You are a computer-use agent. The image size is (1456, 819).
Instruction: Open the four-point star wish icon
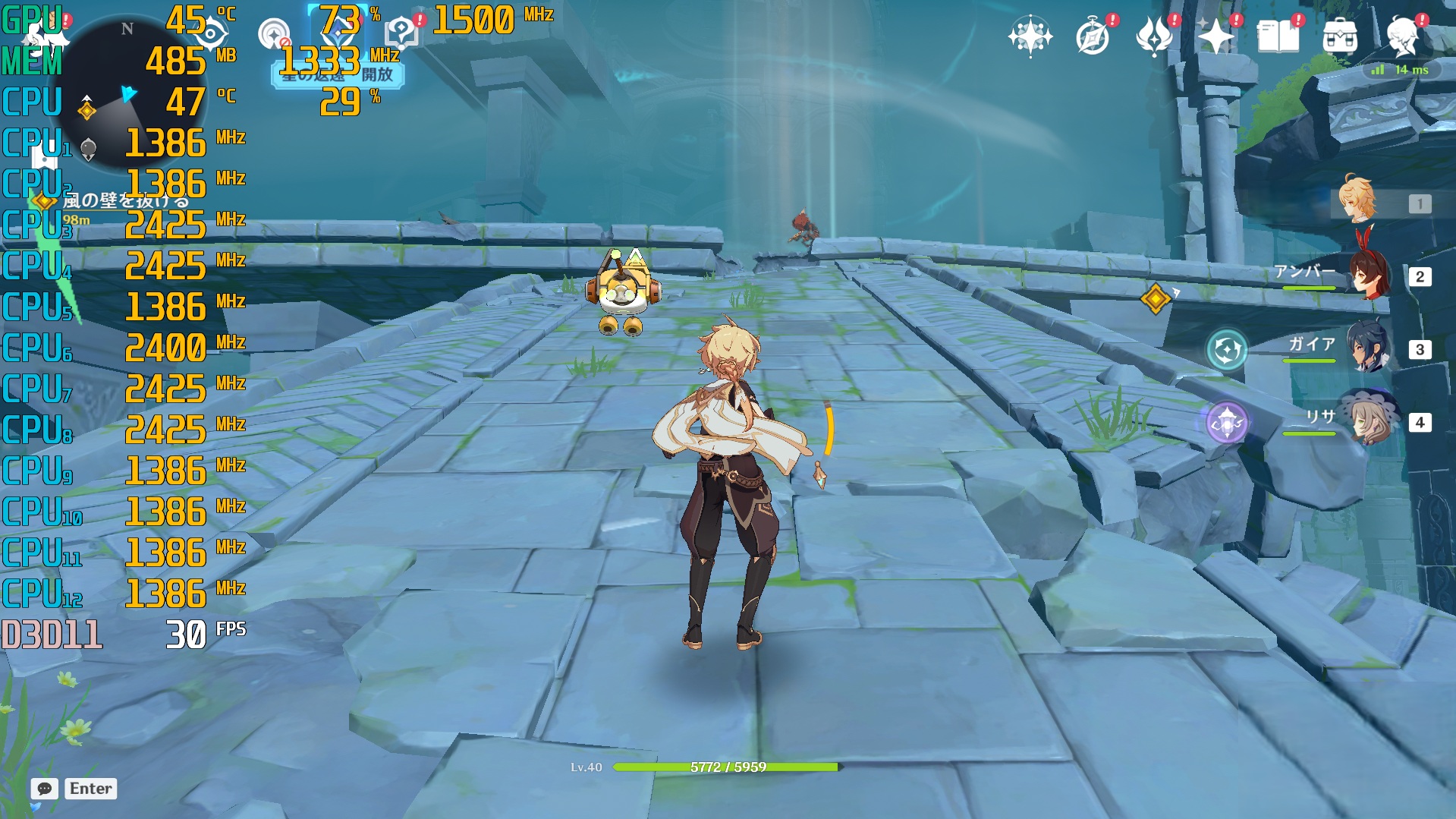1215,36
